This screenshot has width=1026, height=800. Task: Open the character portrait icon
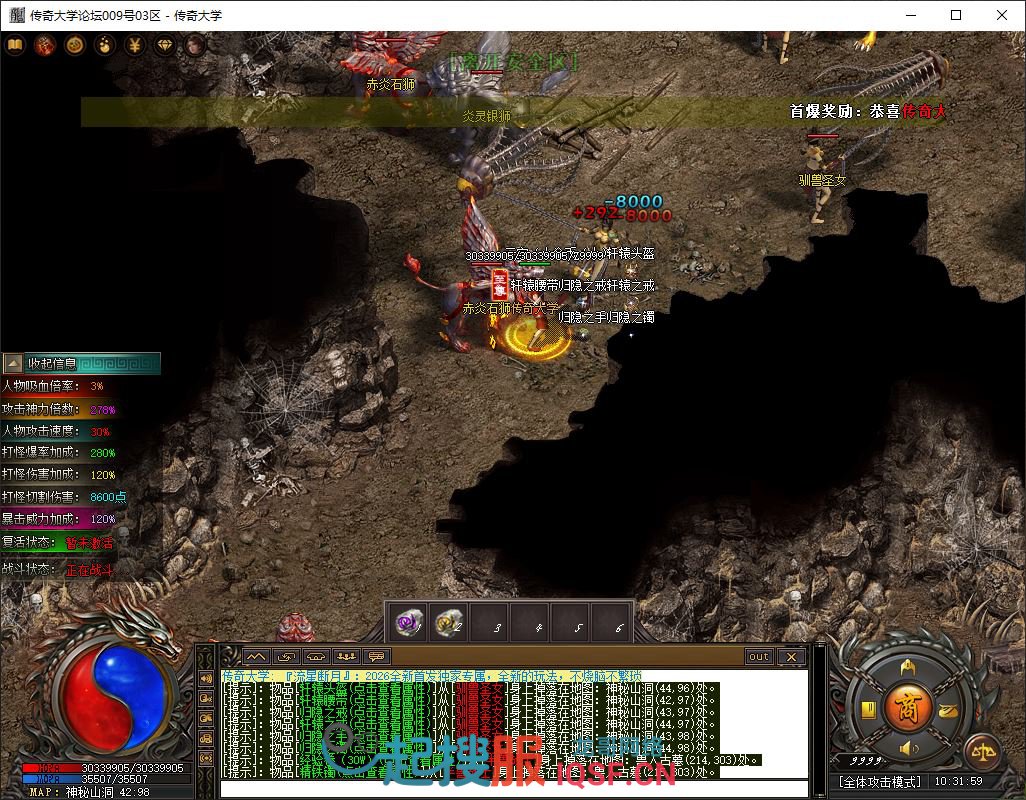coord(195,45)
